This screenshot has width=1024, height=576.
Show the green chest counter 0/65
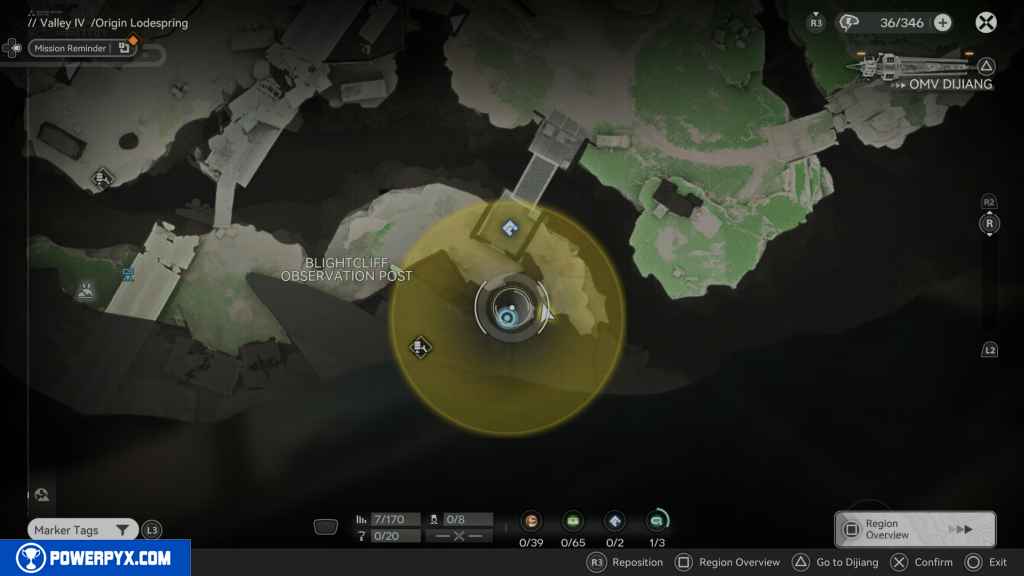coord(573,521)
